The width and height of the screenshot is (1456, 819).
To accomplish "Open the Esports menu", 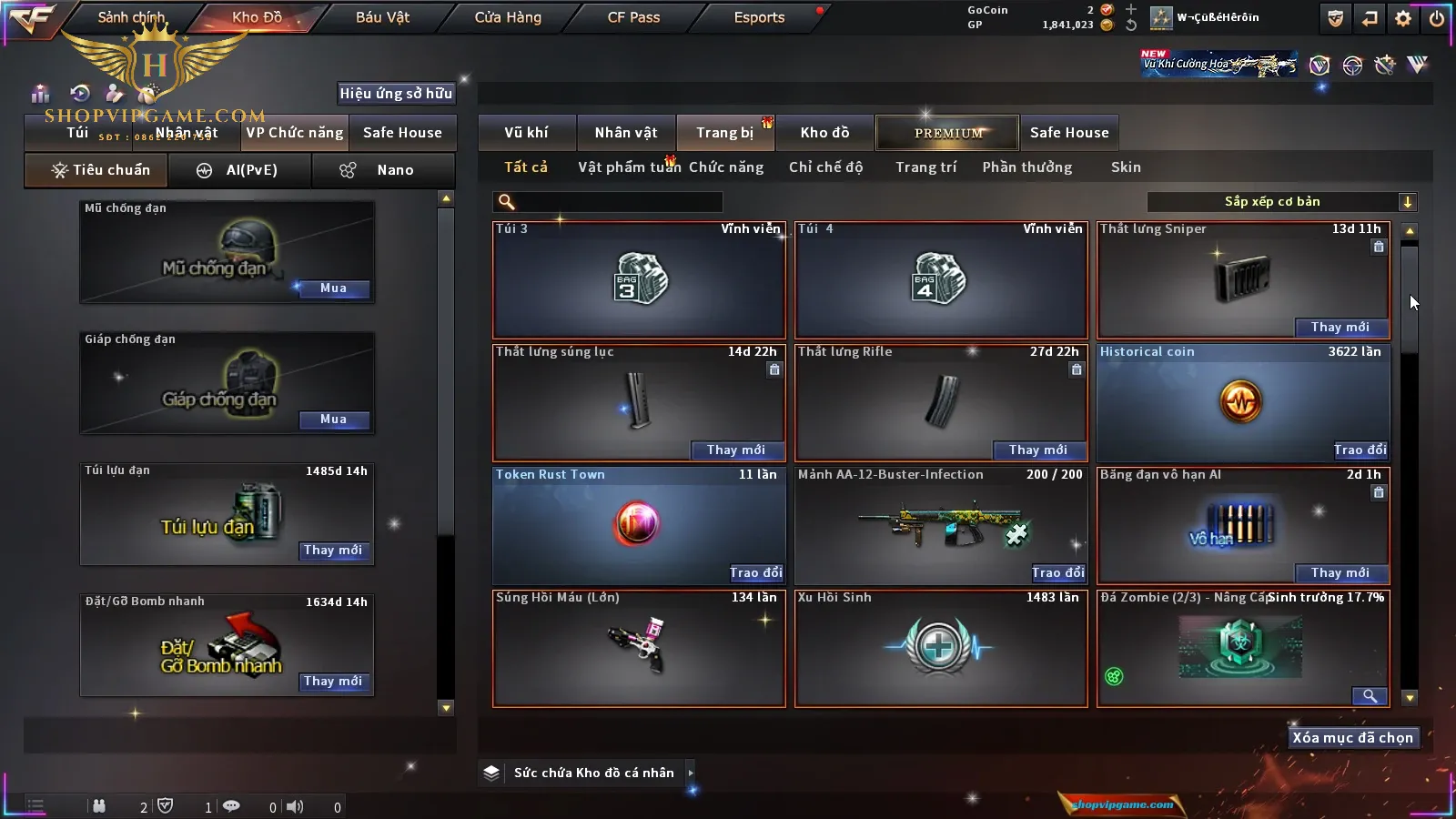I will point(759,17).
